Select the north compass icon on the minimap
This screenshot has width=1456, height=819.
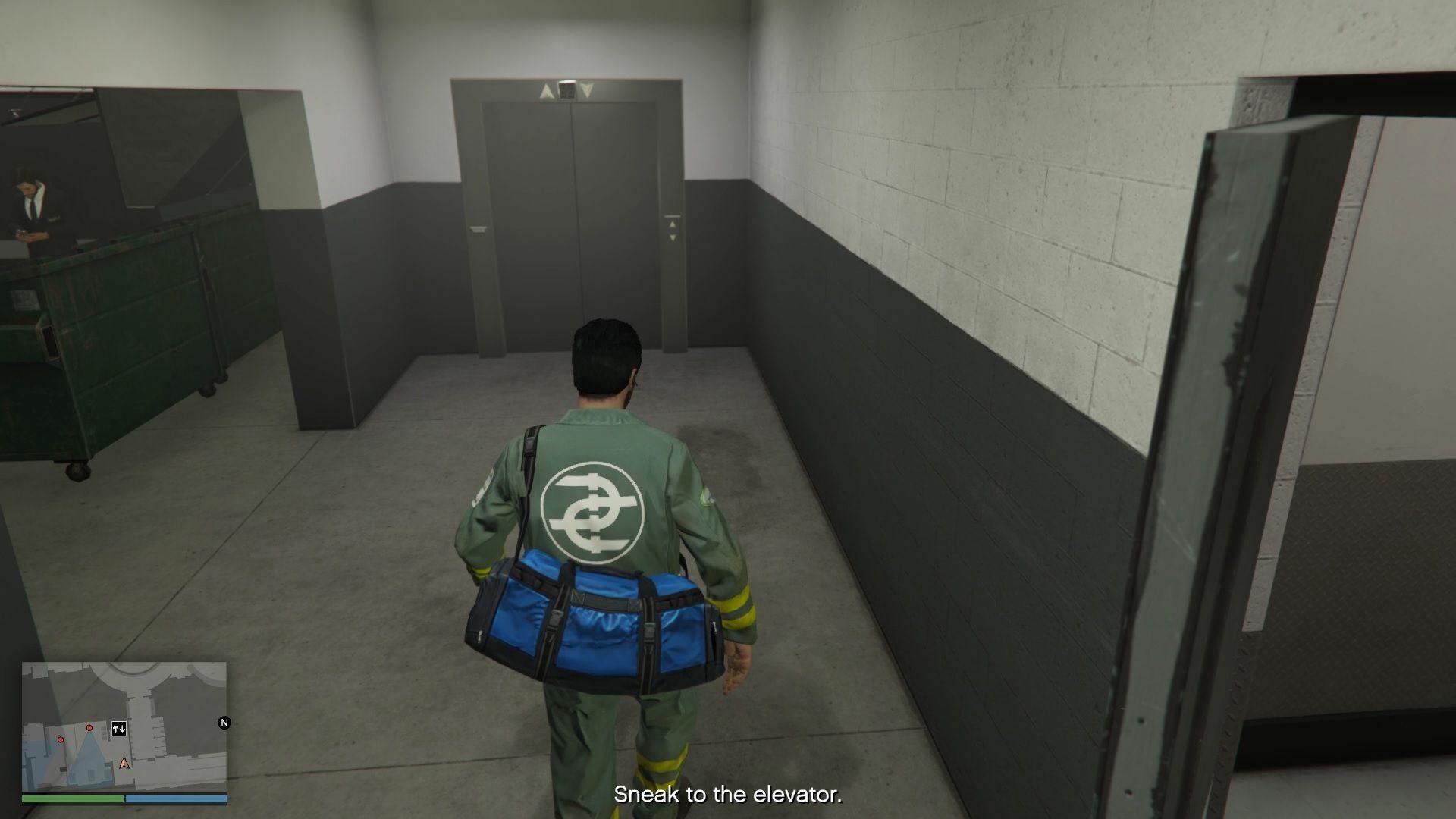tap(224, 723)
